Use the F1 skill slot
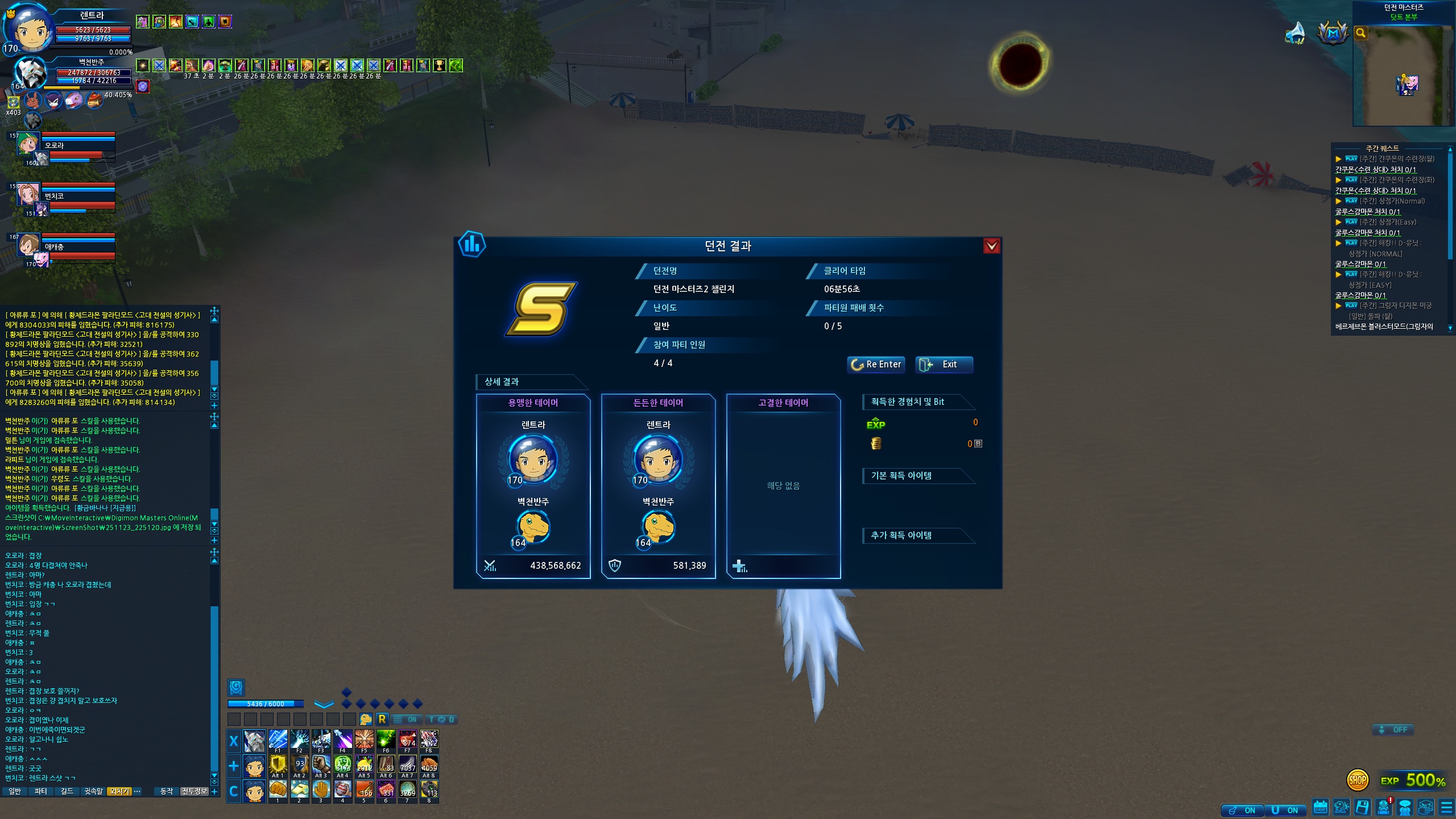Screen dimensions: 1456x819 tap(278, 740)
